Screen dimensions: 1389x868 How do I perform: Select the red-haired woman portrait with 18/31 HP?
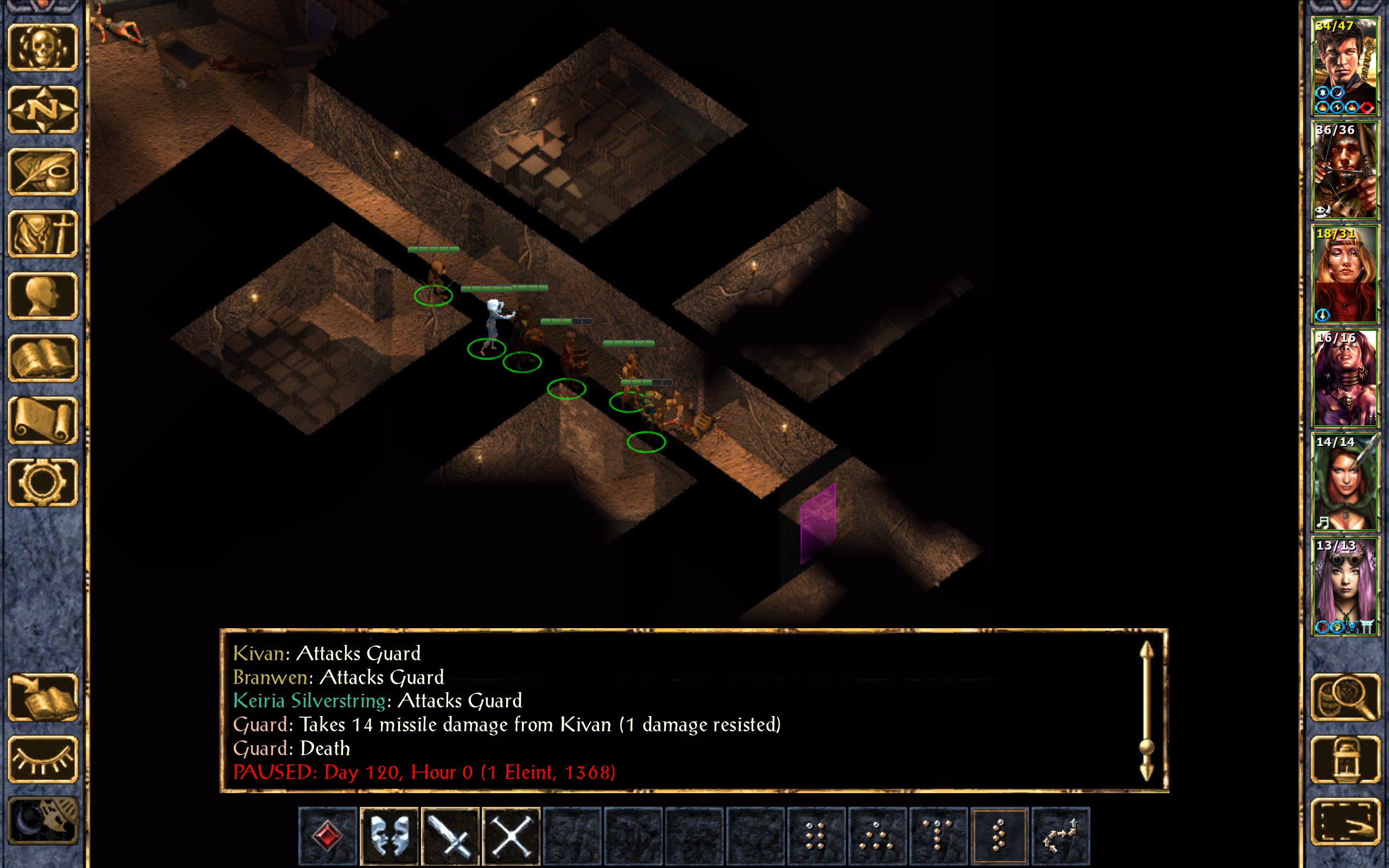(1345, 274)
